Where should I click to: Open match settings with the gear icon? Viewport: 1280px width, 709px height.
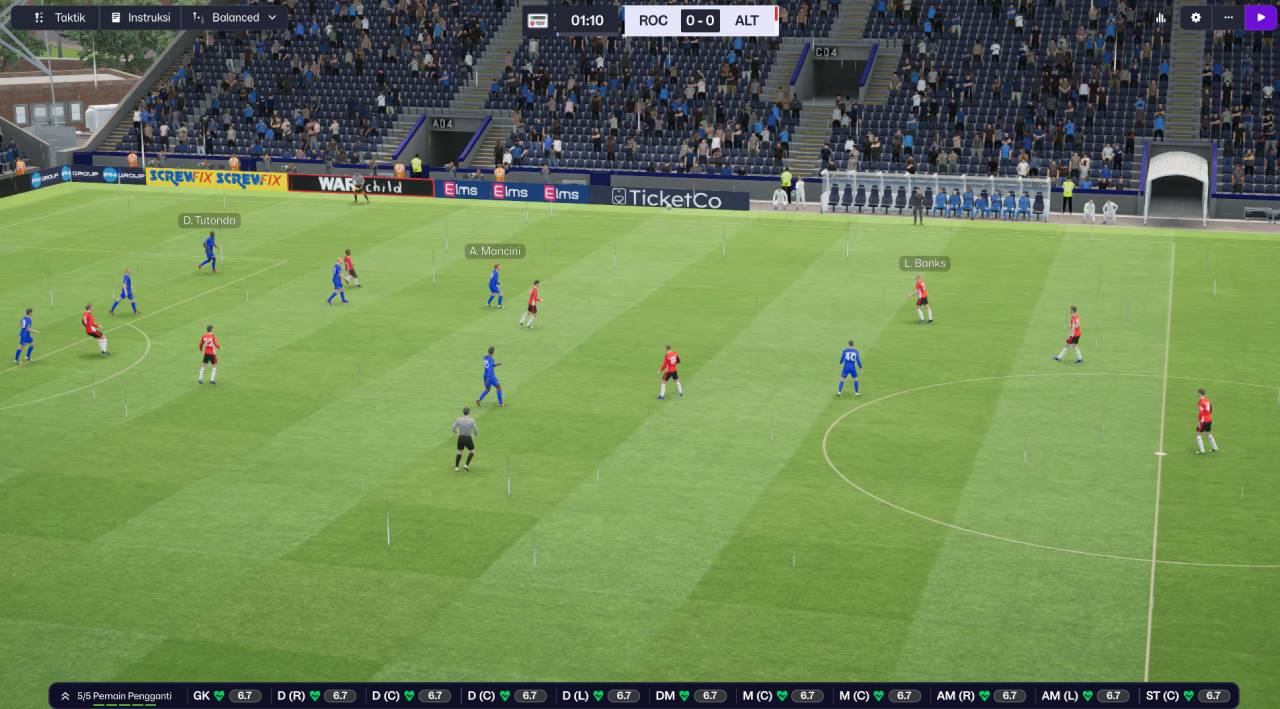pos(1196,18)
